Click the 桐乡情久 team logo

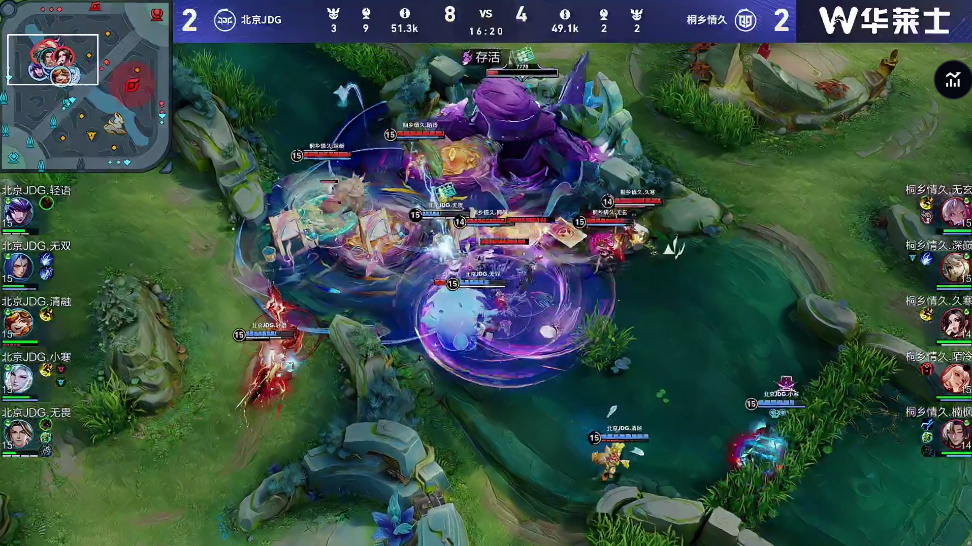746,19
